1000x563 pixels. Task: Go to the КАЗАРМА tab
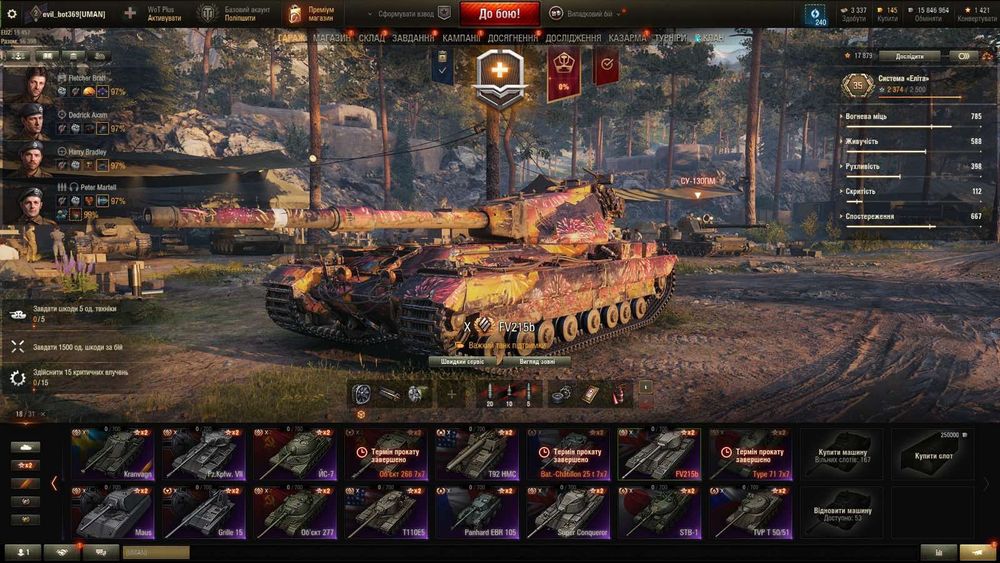627,38
